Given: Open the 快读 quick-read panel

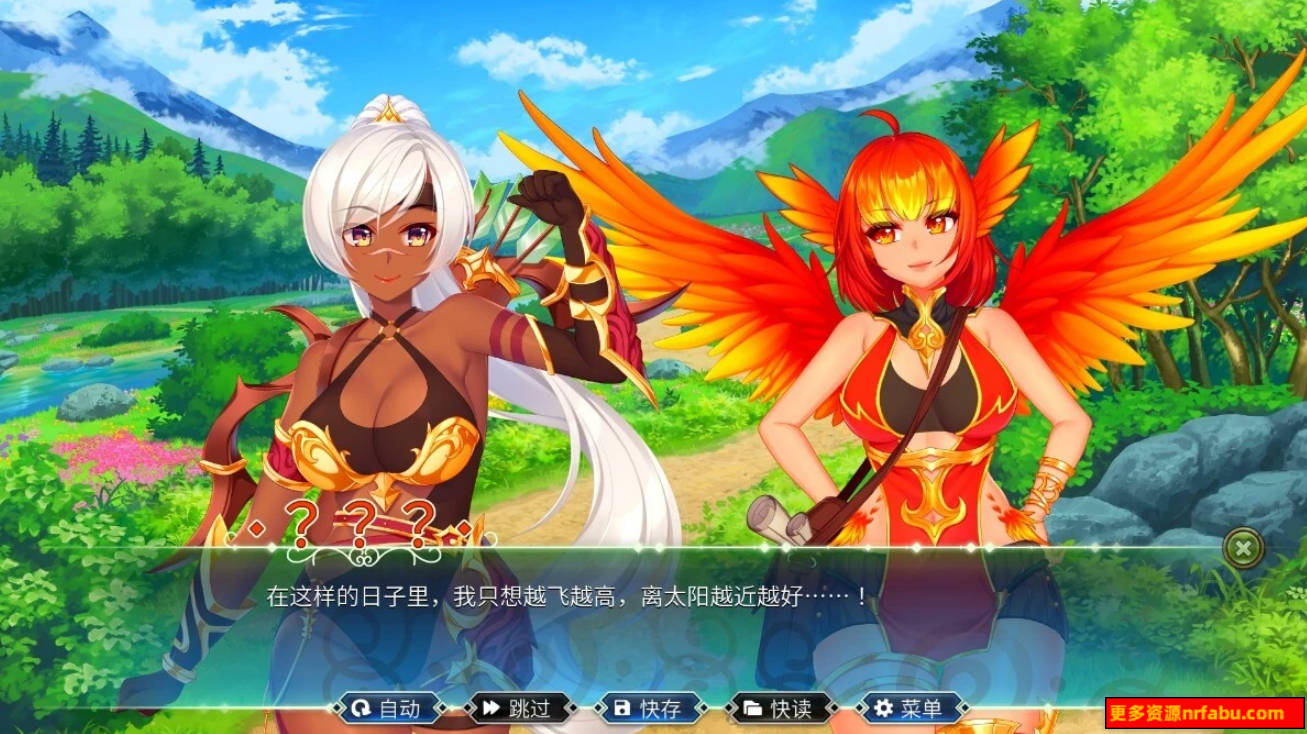Looking at the screenshot, I should tap(778, 708).
